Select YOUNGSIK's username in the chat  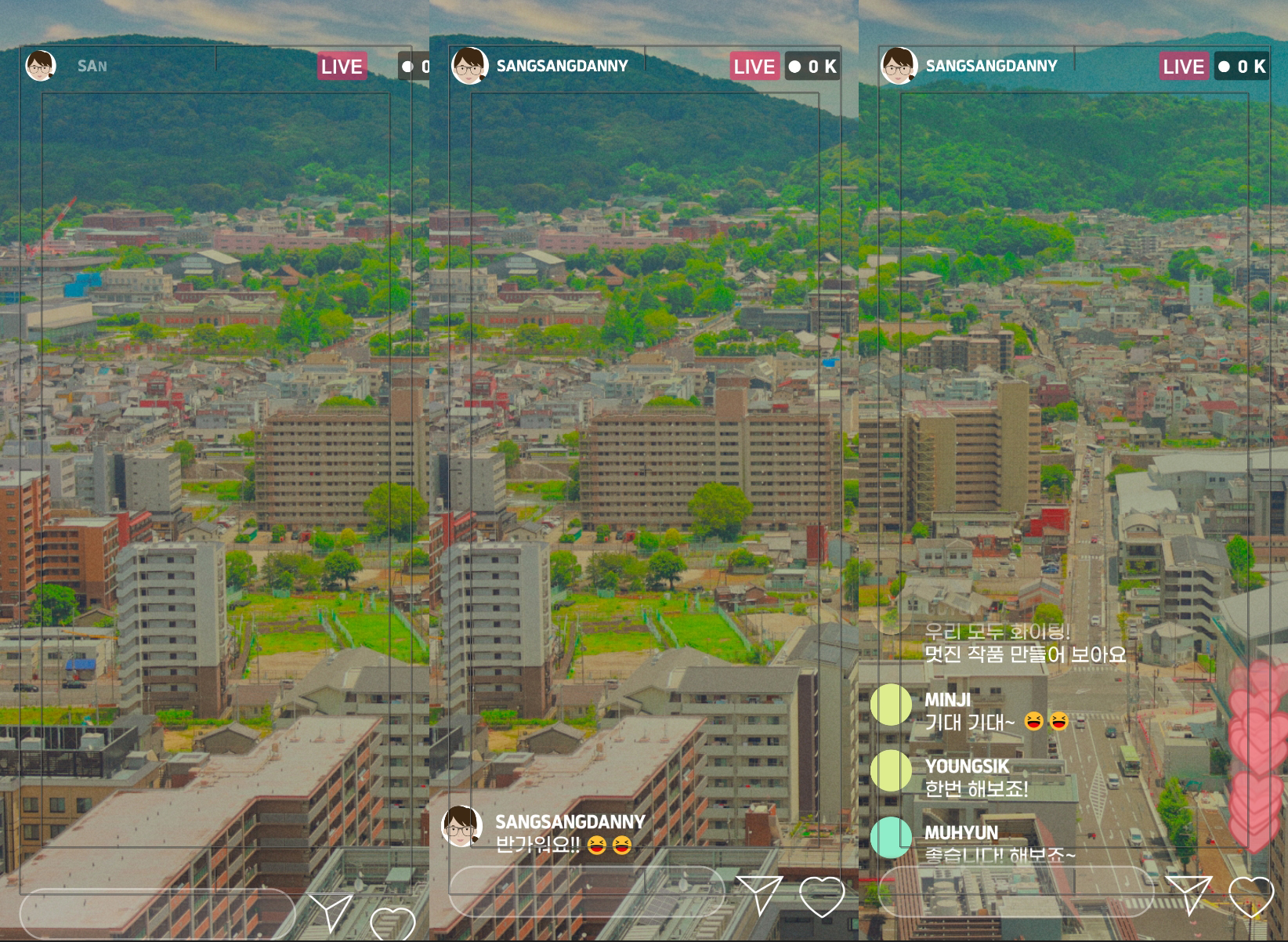pyautogui.click(x=966, y=766)
